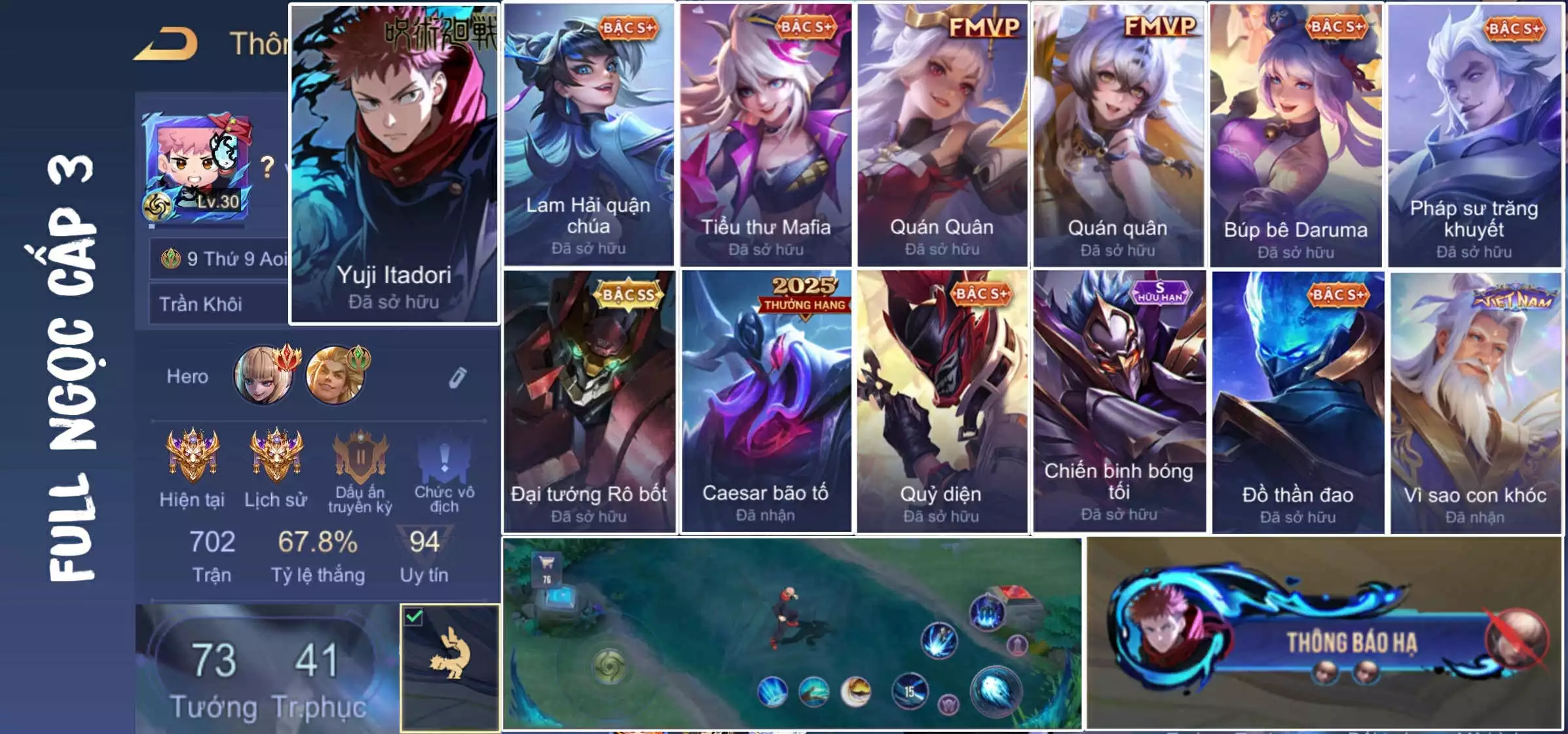The image size is (1568, 734).
Task: Open the Vì sao con khóc skin
Action: pos(1475,401)
